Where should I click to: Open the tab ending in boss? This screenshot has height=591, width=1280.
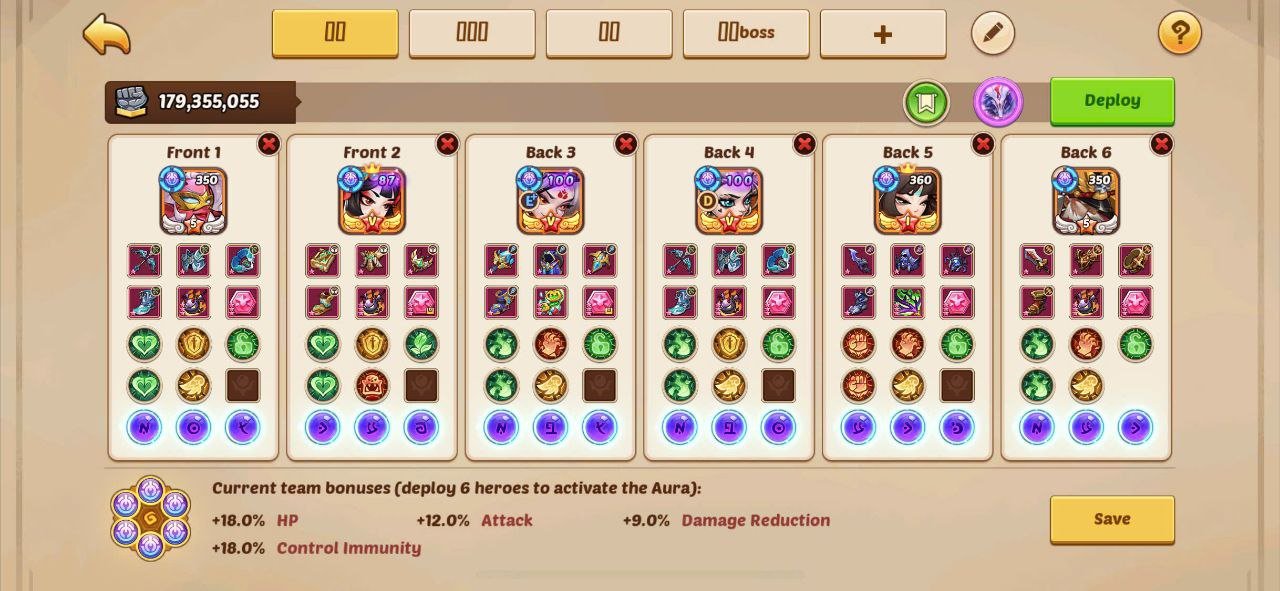746,33
